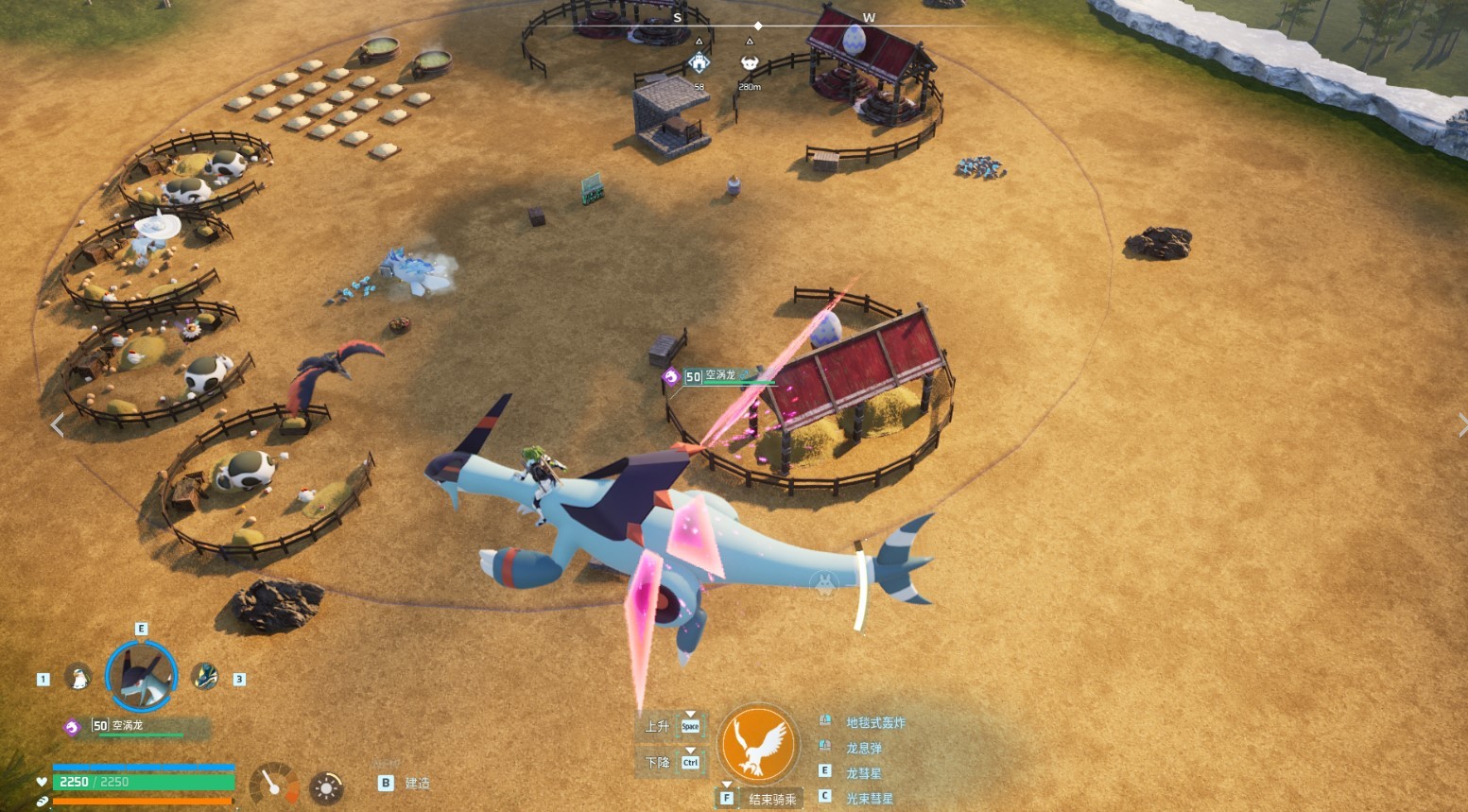Screen dimensions: 1468x812
Task: Trigger the 龙彗星 skill entry
Action: 863,773
